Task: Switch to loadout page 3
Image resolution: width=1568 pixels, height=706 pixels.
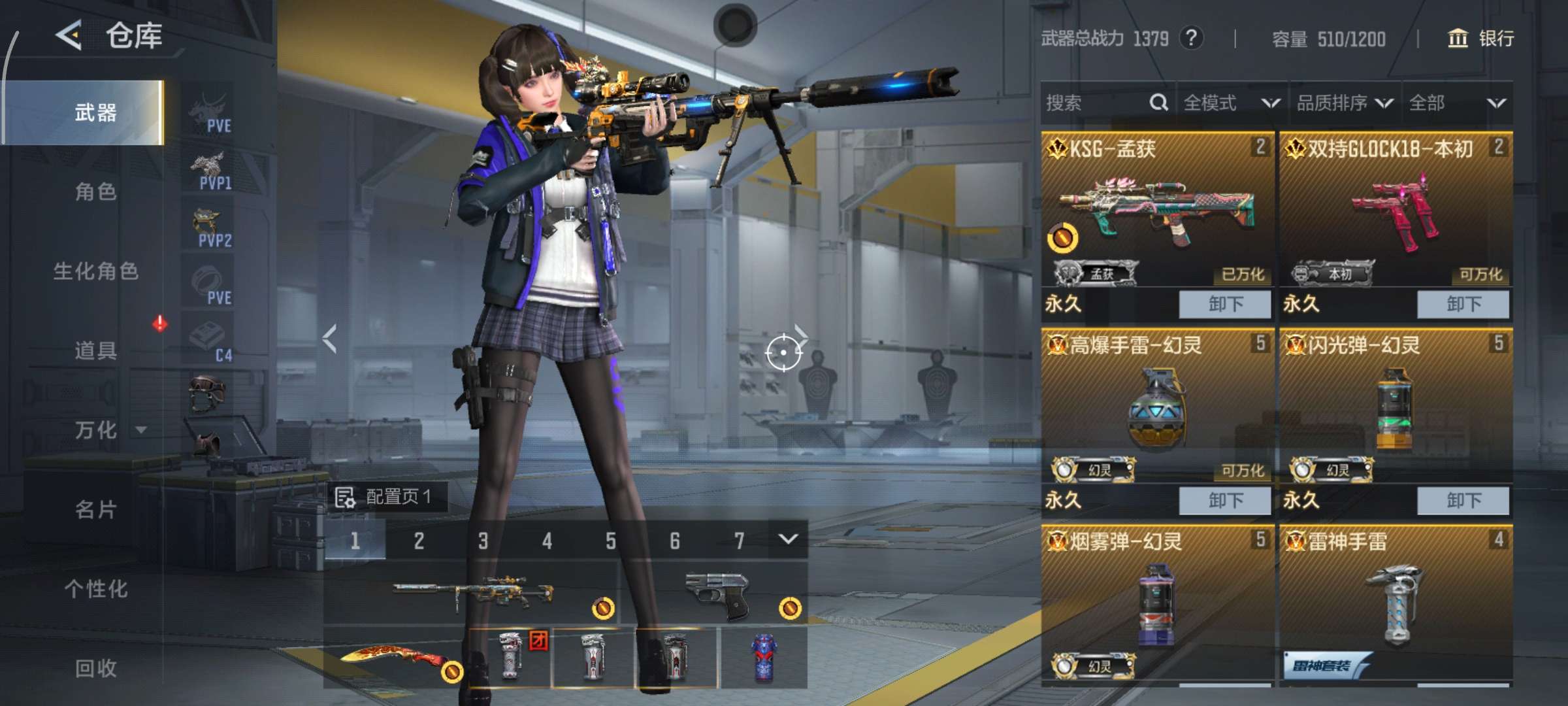Action: click(x=483, y=541)
